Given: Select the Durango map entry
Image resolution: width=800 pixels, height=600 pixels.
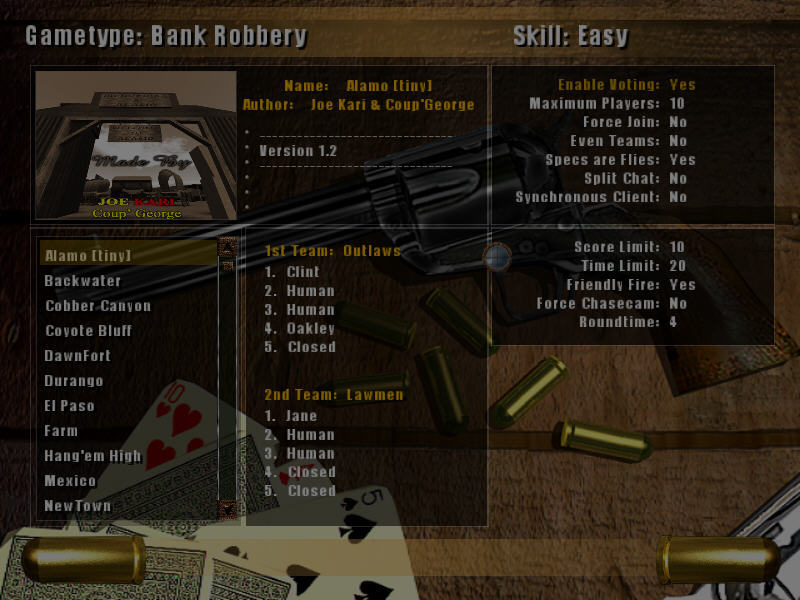Looking at the screenshot, I should [x=74, y=381].
